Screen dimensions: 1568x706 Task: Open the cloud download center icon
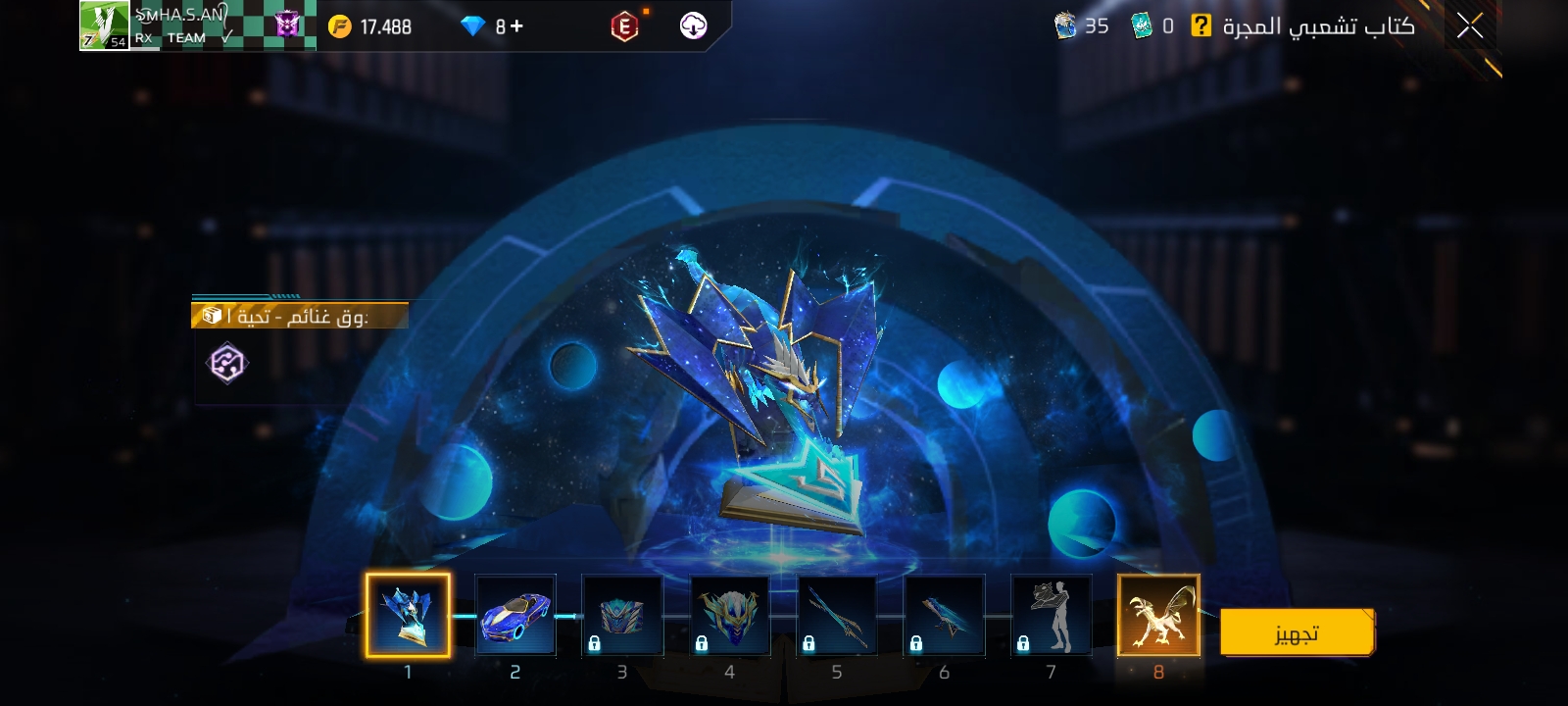coord(693,26)
